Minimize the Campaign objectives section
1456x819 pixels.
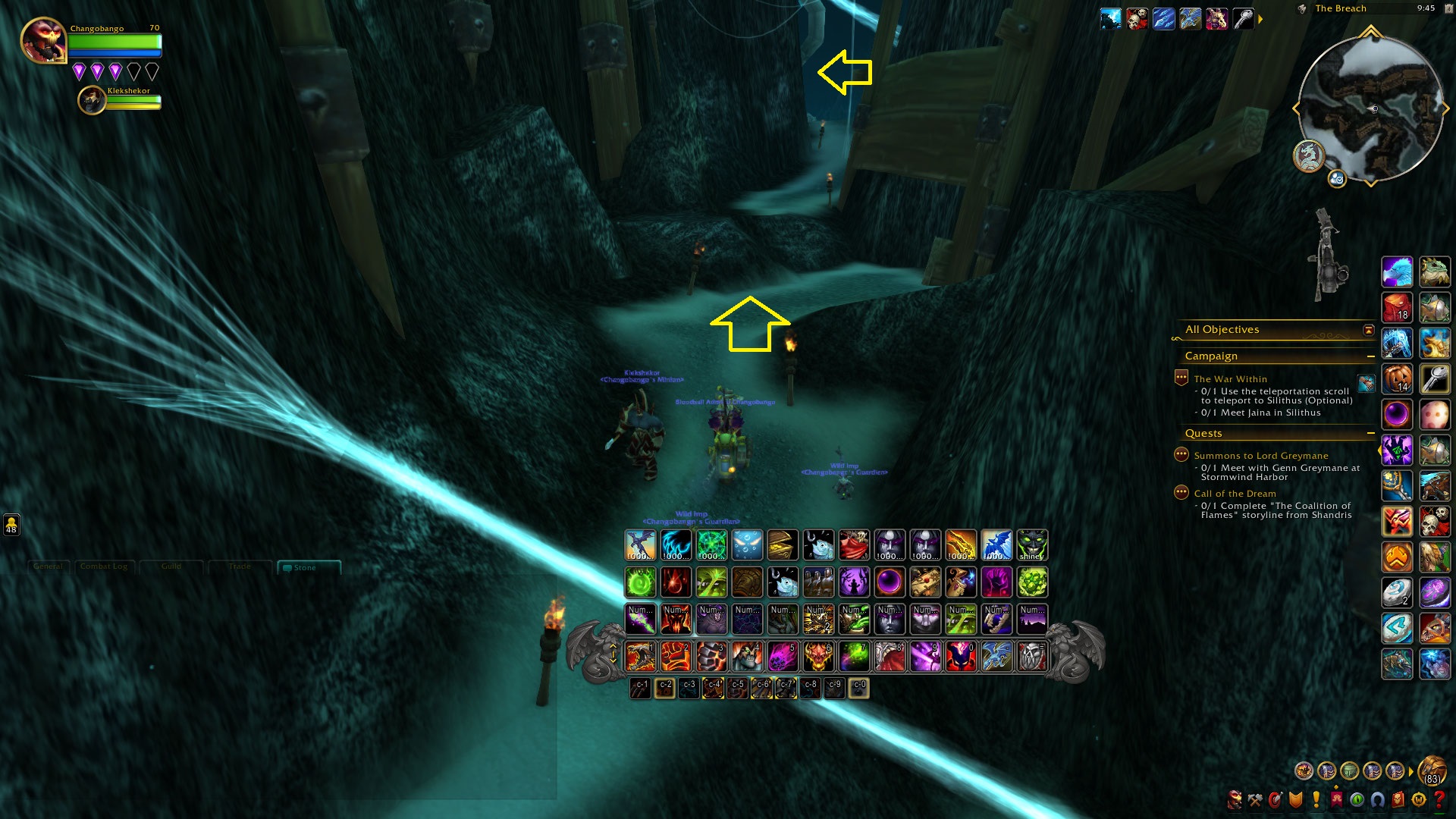coord(1370,356)
